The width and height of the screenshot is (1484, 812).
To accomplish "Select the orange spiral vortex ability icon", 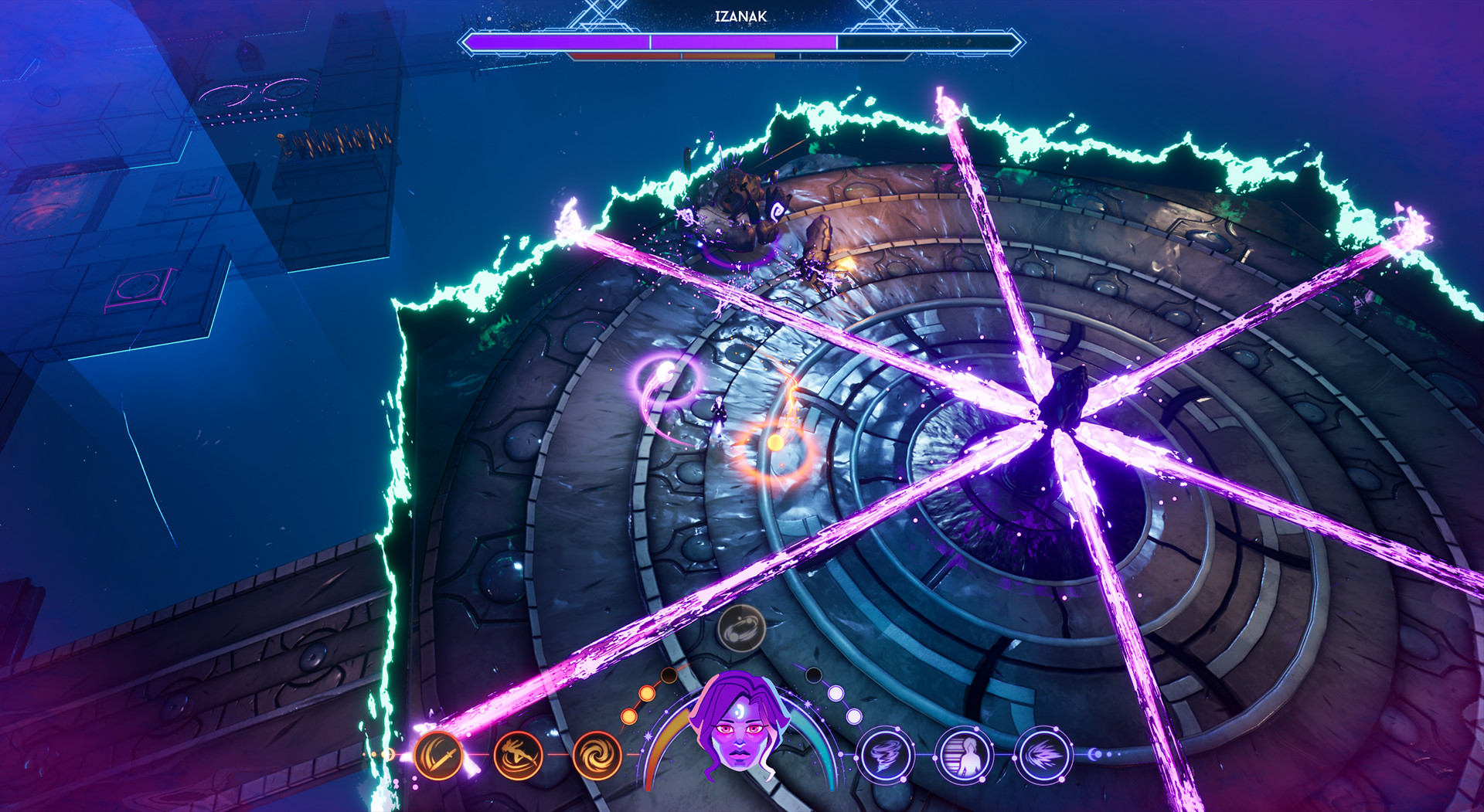I will [x=597, y=755].
